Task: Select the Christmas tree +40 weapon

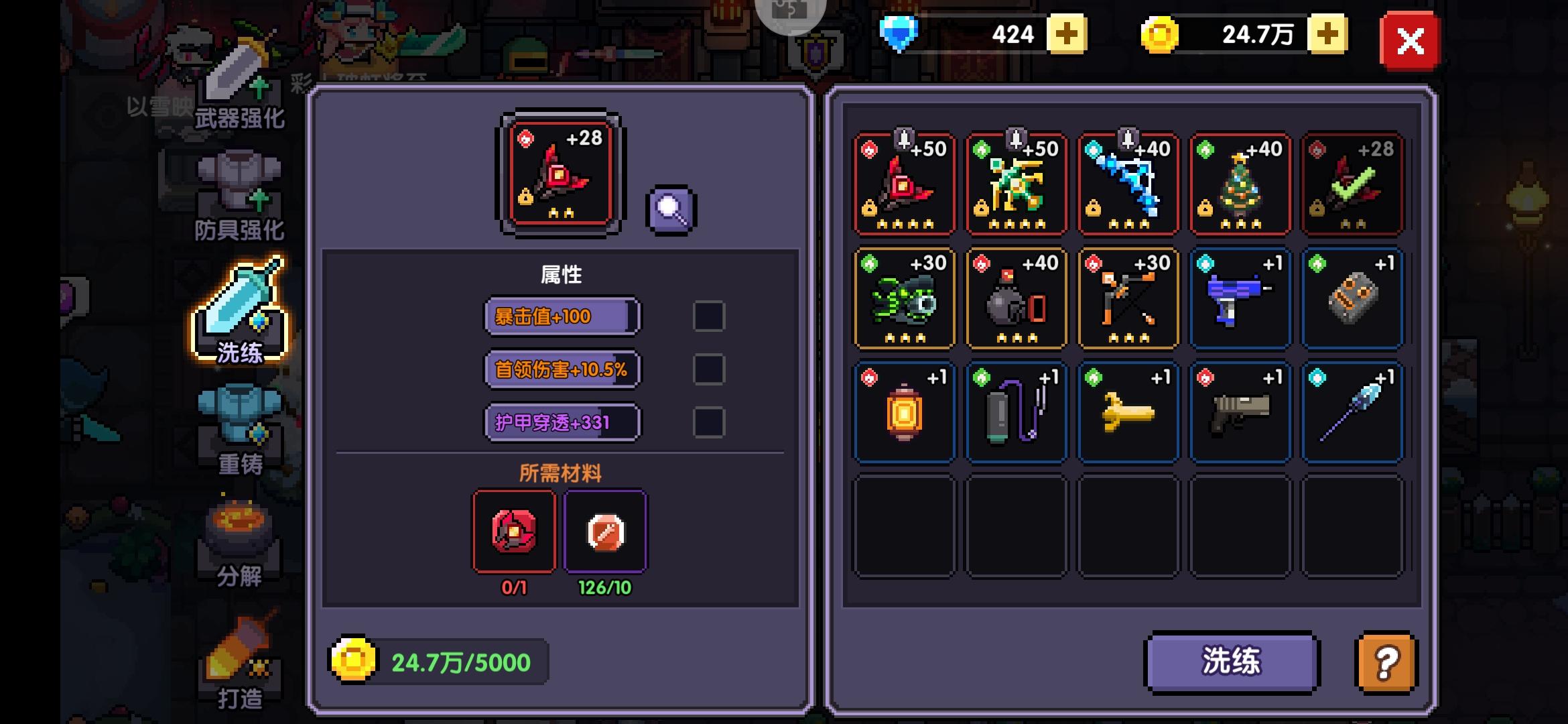Action: [1240, 184]
